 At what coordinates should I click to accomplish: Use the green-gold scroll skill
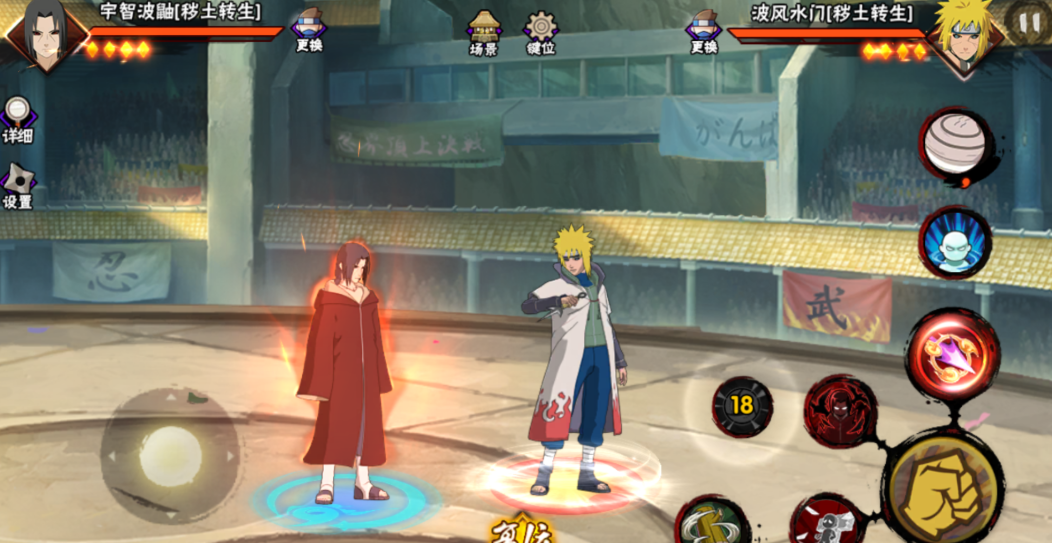[x=712, y=522]
